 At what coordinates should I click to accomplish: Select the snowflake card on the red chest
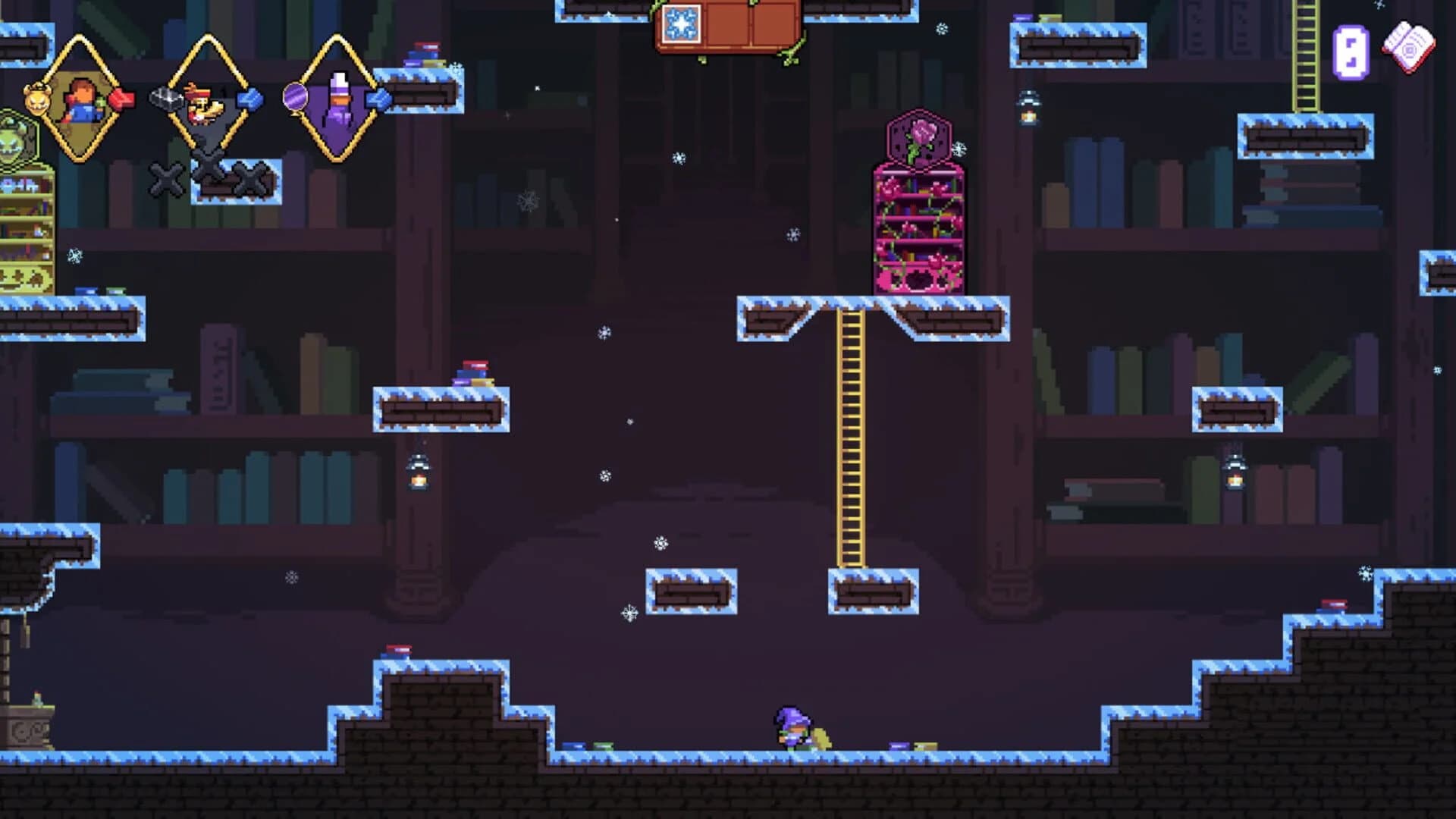[682, 24]
